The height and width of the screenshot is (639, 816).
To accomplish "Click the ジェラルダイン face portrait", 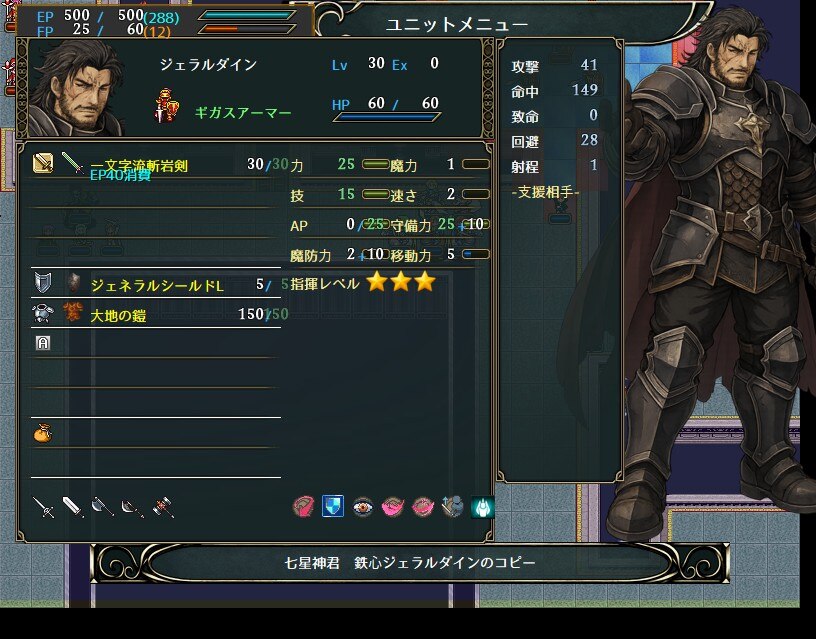I will (80, 90).
